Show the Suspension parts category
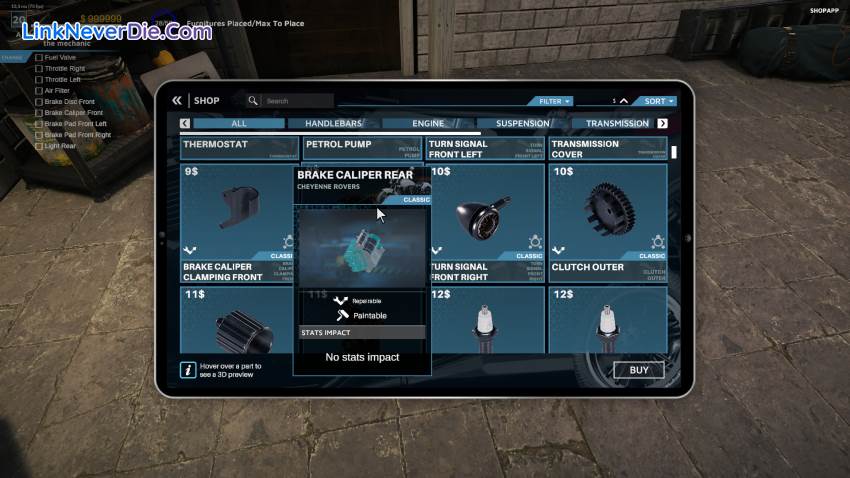The width and height of the screenshot is (850, 478). [x=522, y=124]
